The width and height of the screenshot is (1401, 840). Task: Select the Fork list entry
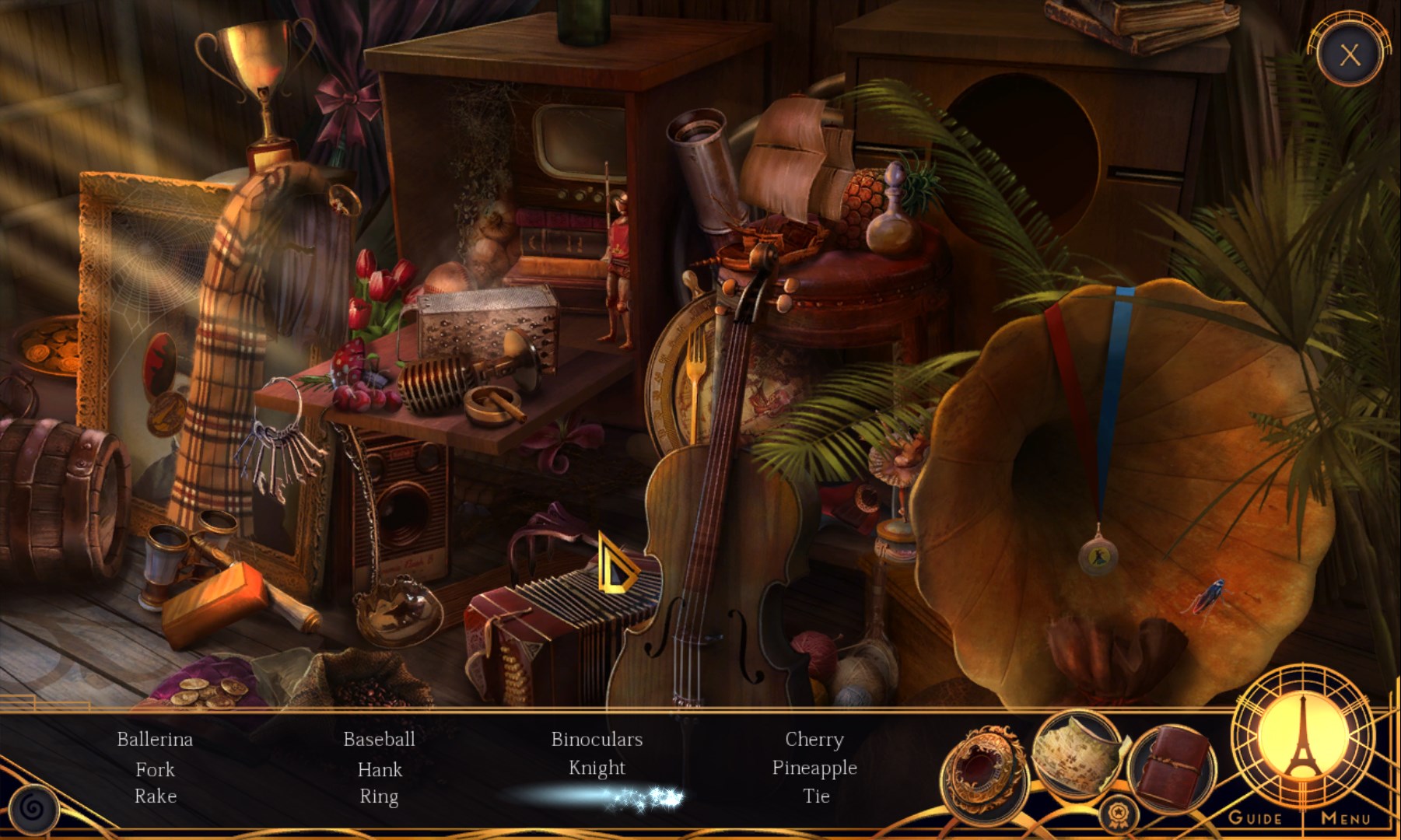(x=155, y=769)
